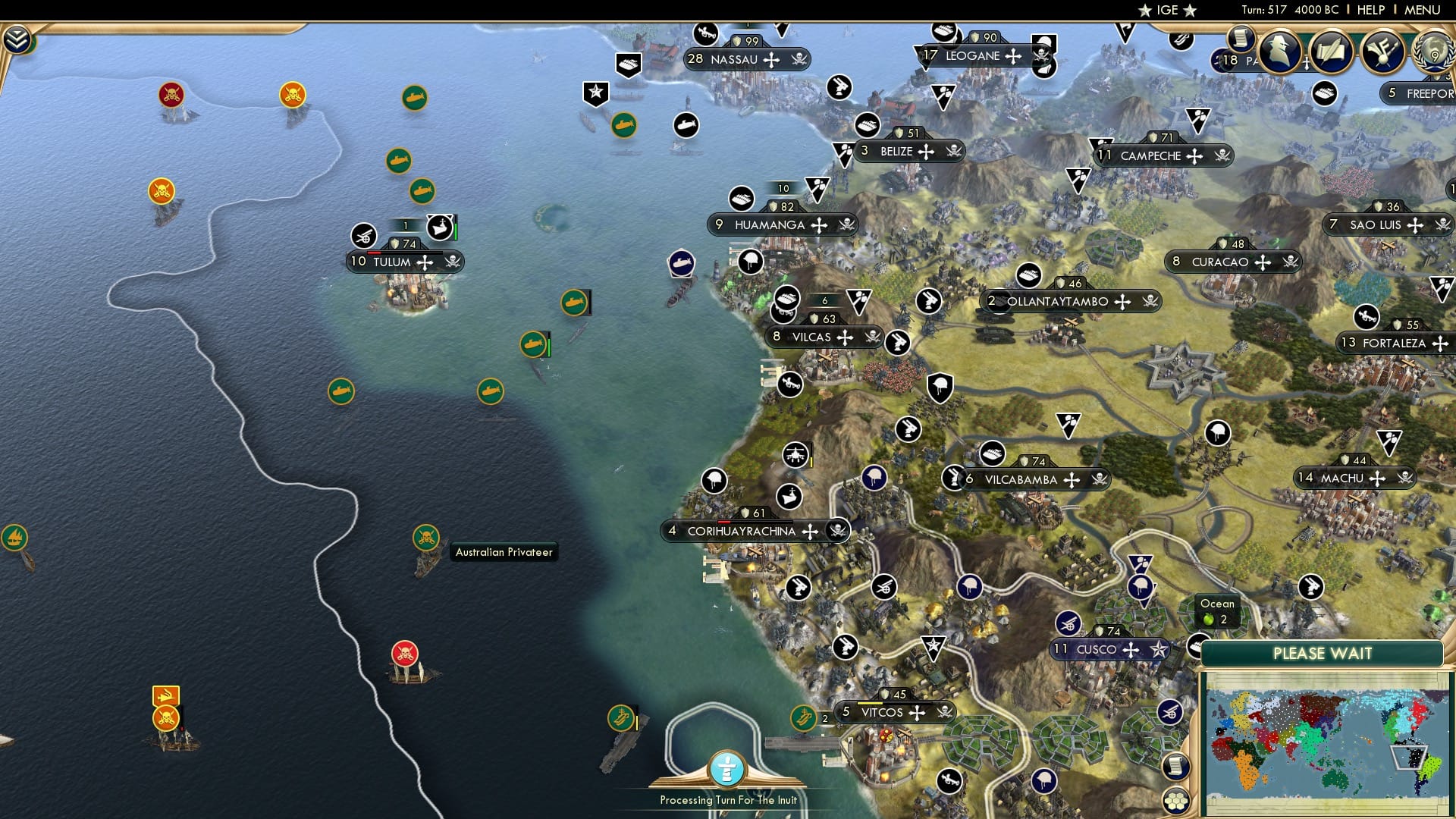
Task: Click the crossed-swords icon on the Cusco banner
Action: tap(1129, 650)
